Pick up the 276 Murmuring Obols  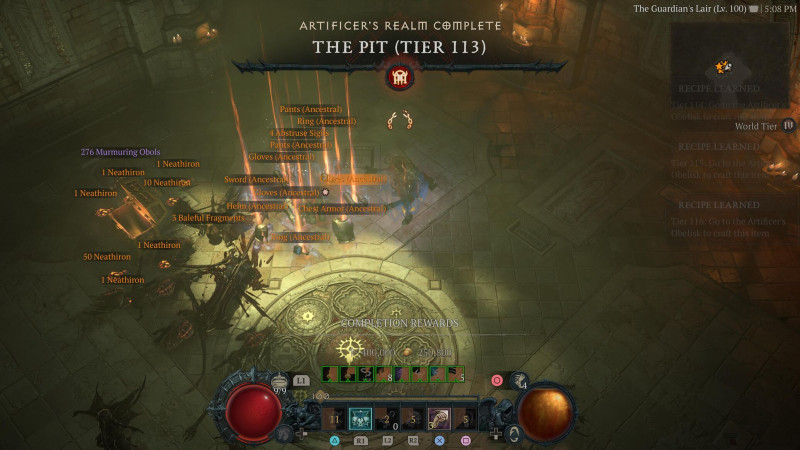point(120,152)
